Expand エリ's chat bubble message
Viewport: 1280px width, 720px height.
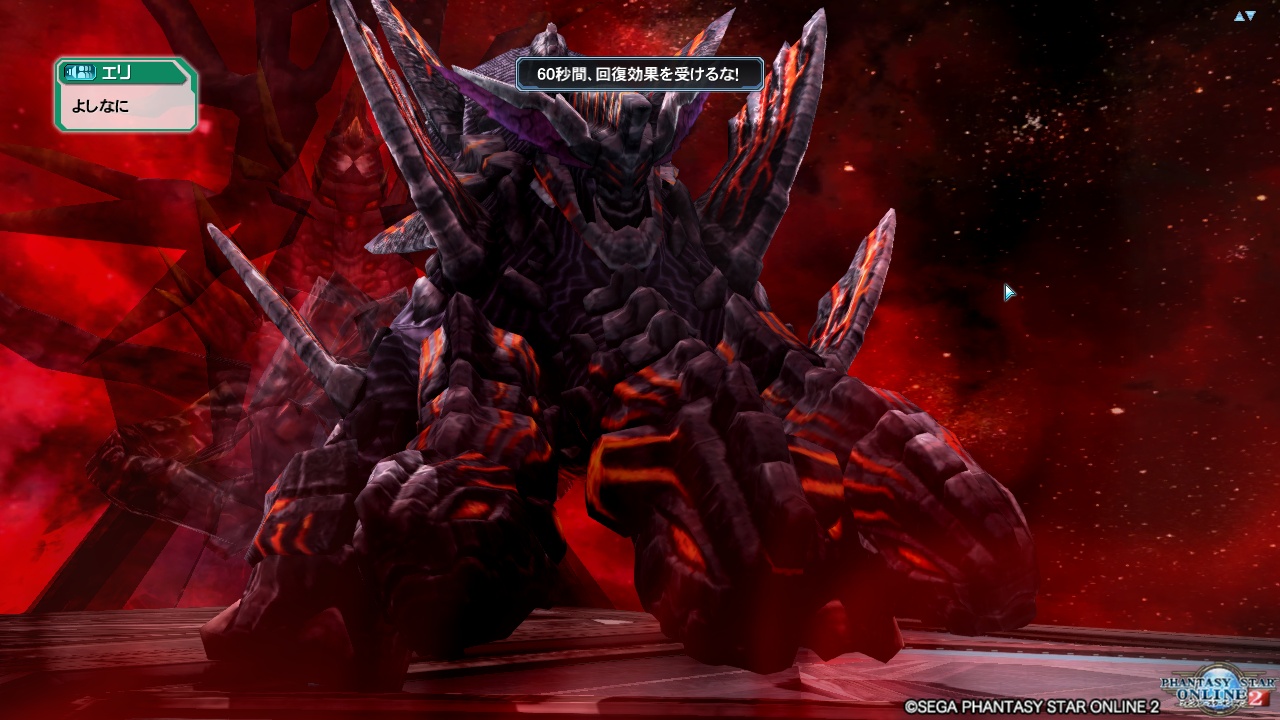125,105
